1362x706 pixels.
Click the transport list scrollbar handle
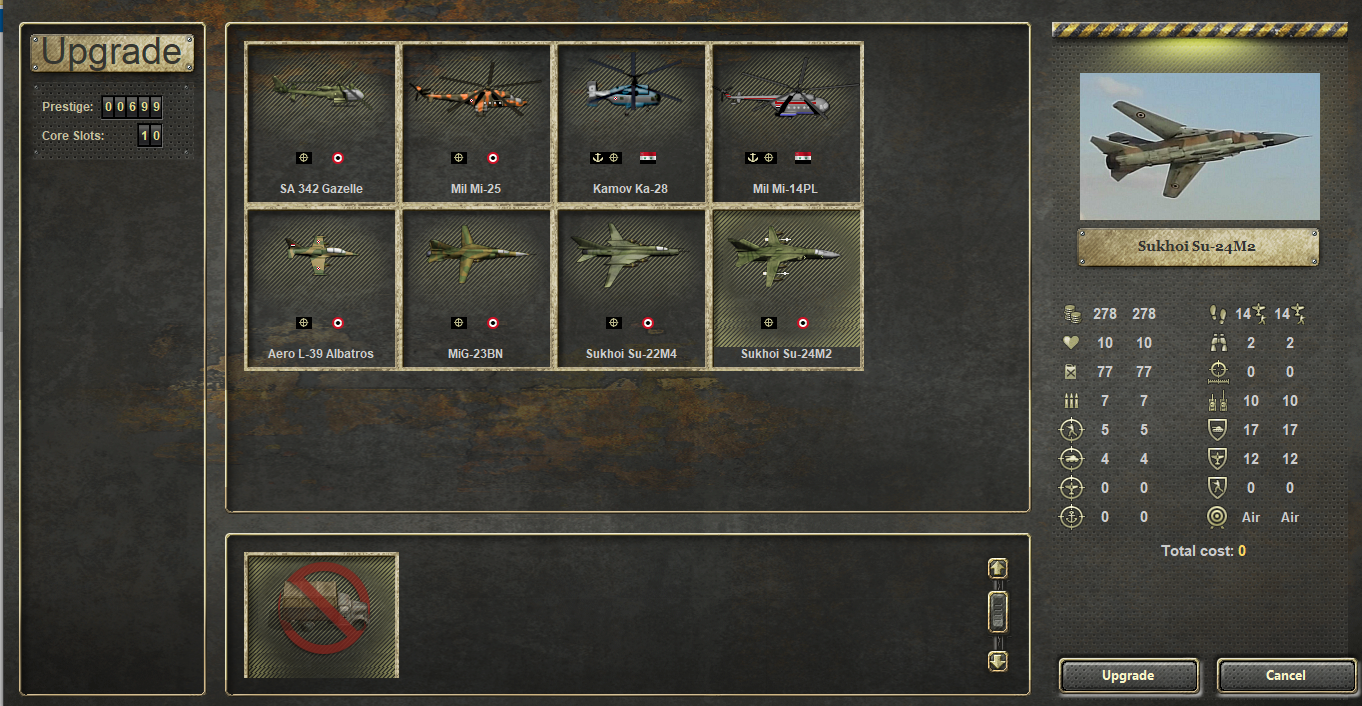pyautogui.click(x=997, y=612)
